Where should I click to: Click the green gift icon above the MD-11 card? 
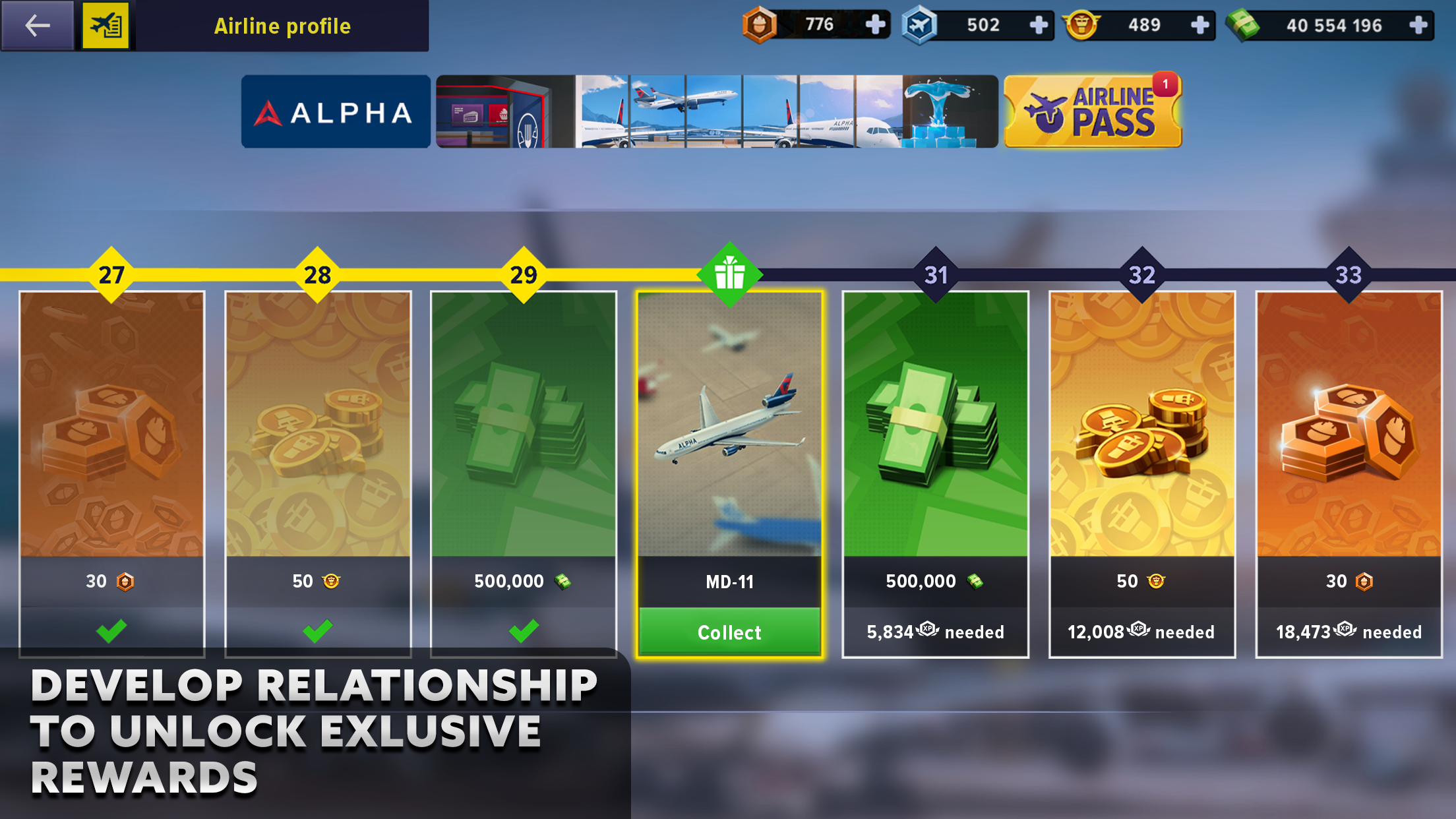729,273
